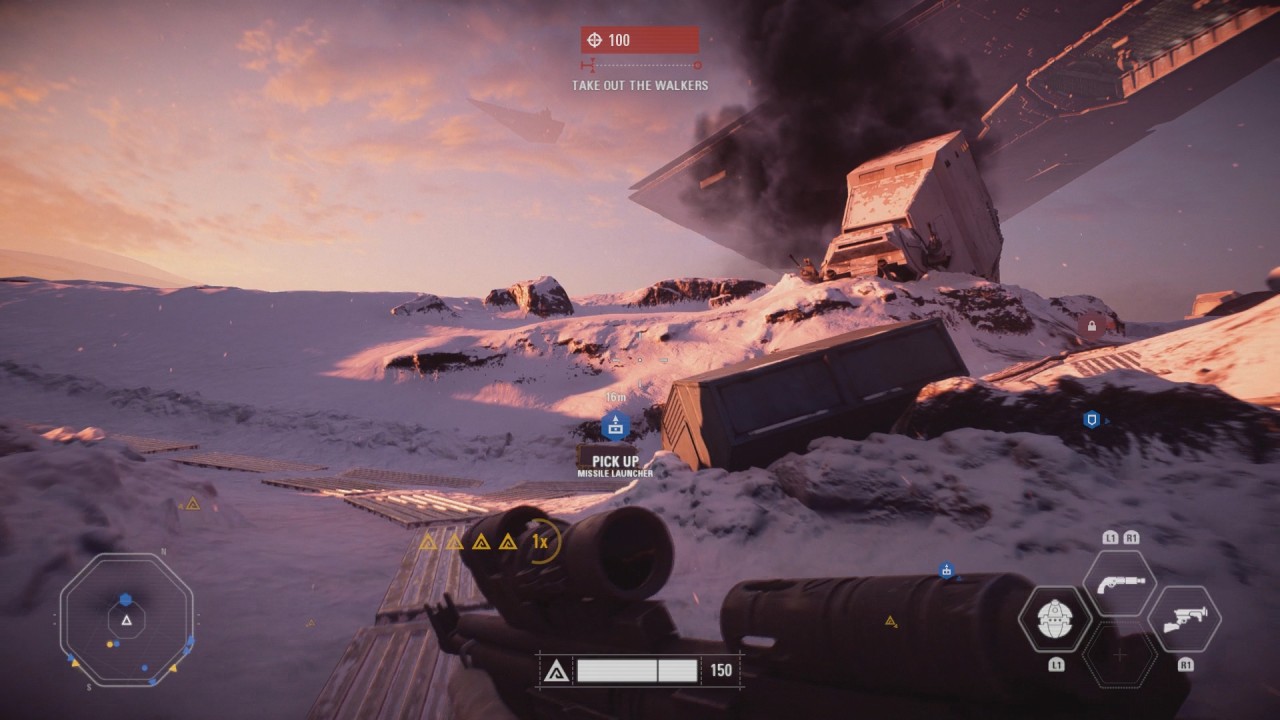1280x720 pixels.
Task: Select the empty dotted hexagon ability slot
Action: click(x=1119, y=655)
